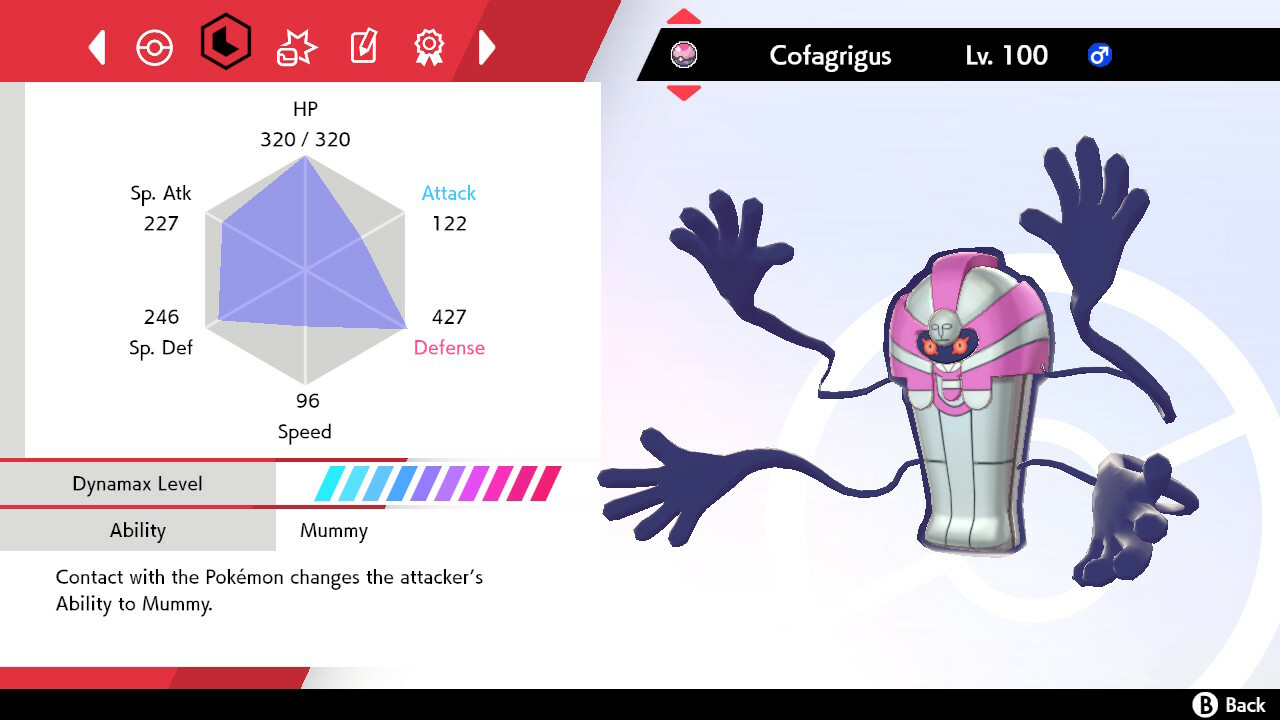1280x720 pixels.
Task: Click the Attack stat label
Action: 448,193
